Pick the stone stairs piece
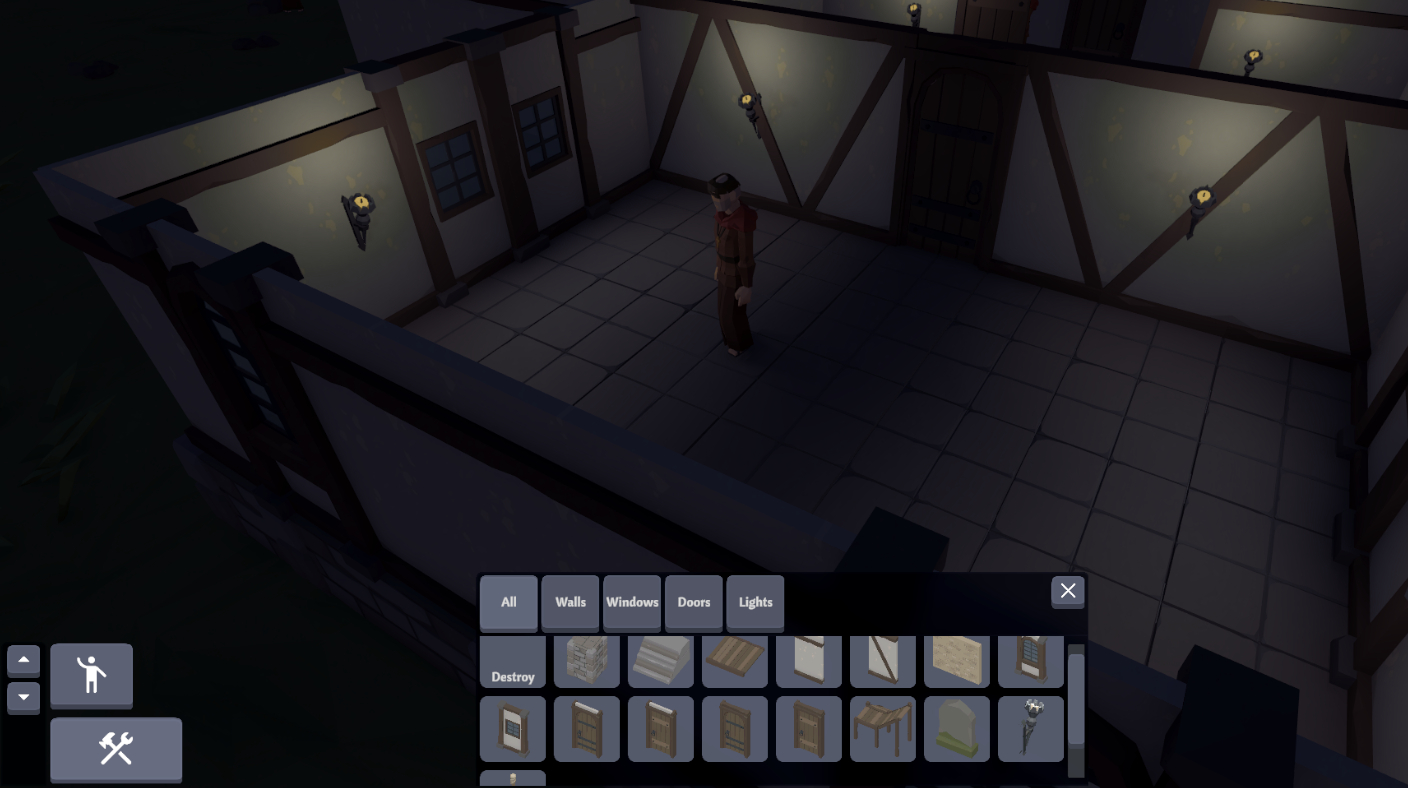The height and width of the screenshot is (788, 1408). [661, 662]
